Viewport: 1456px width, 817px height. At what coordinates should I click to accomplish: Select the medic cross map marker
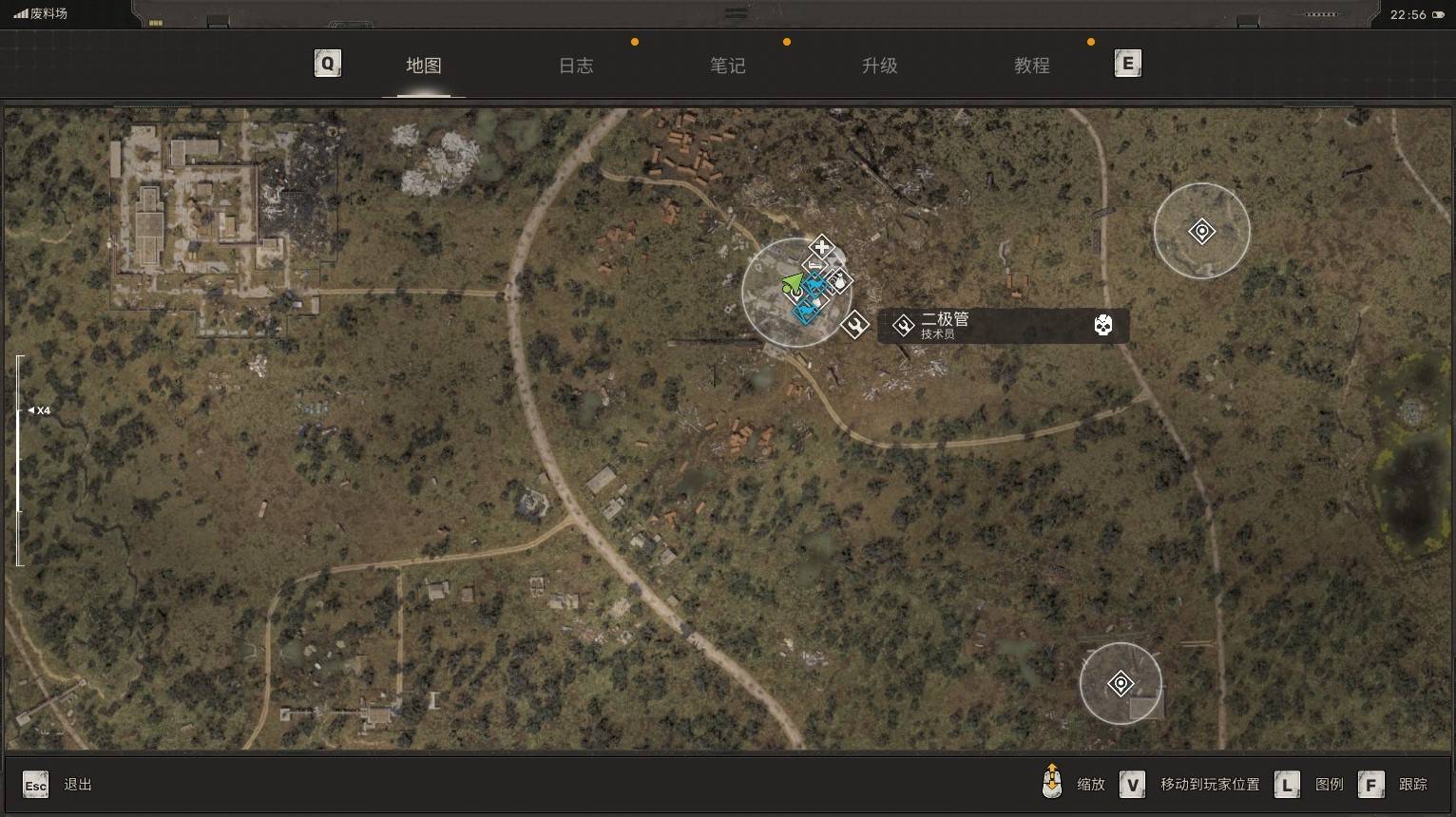(822, 247)
